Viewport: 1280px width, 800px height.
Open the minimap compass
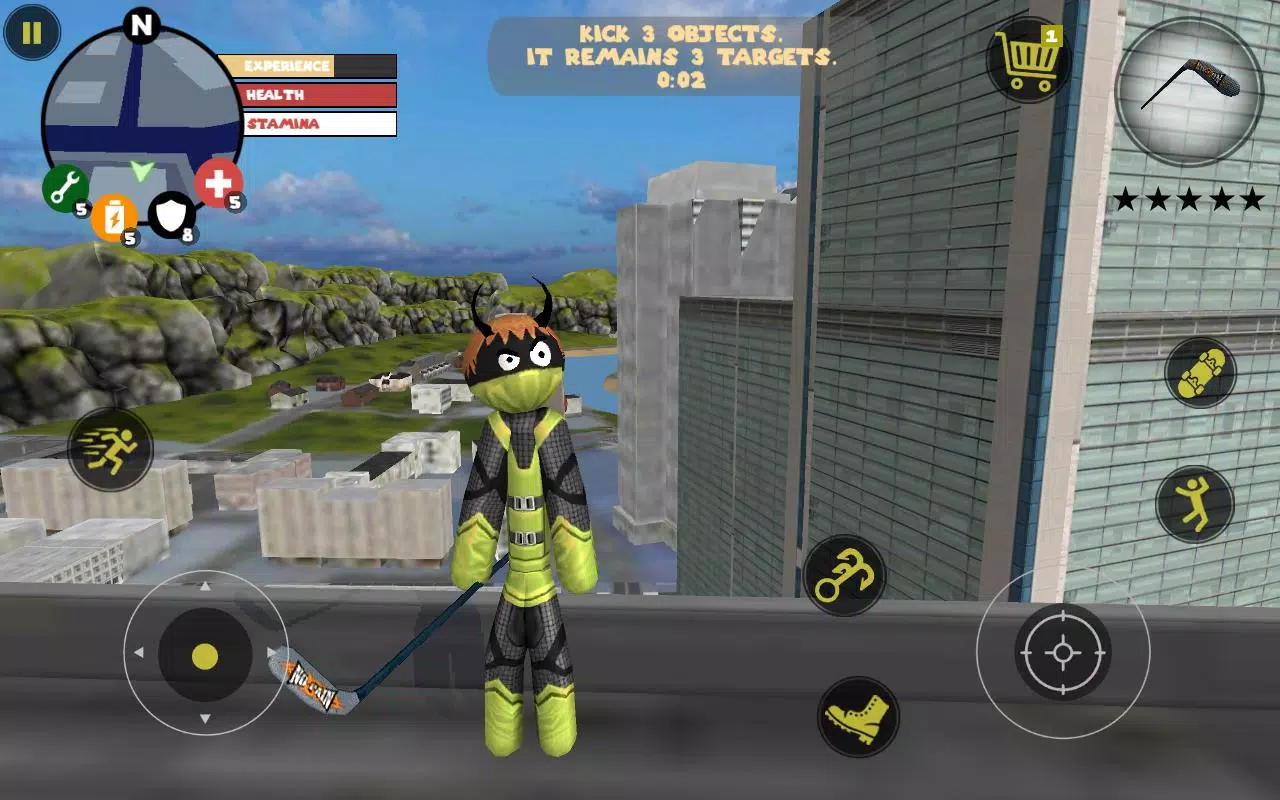tap(140, 100)
